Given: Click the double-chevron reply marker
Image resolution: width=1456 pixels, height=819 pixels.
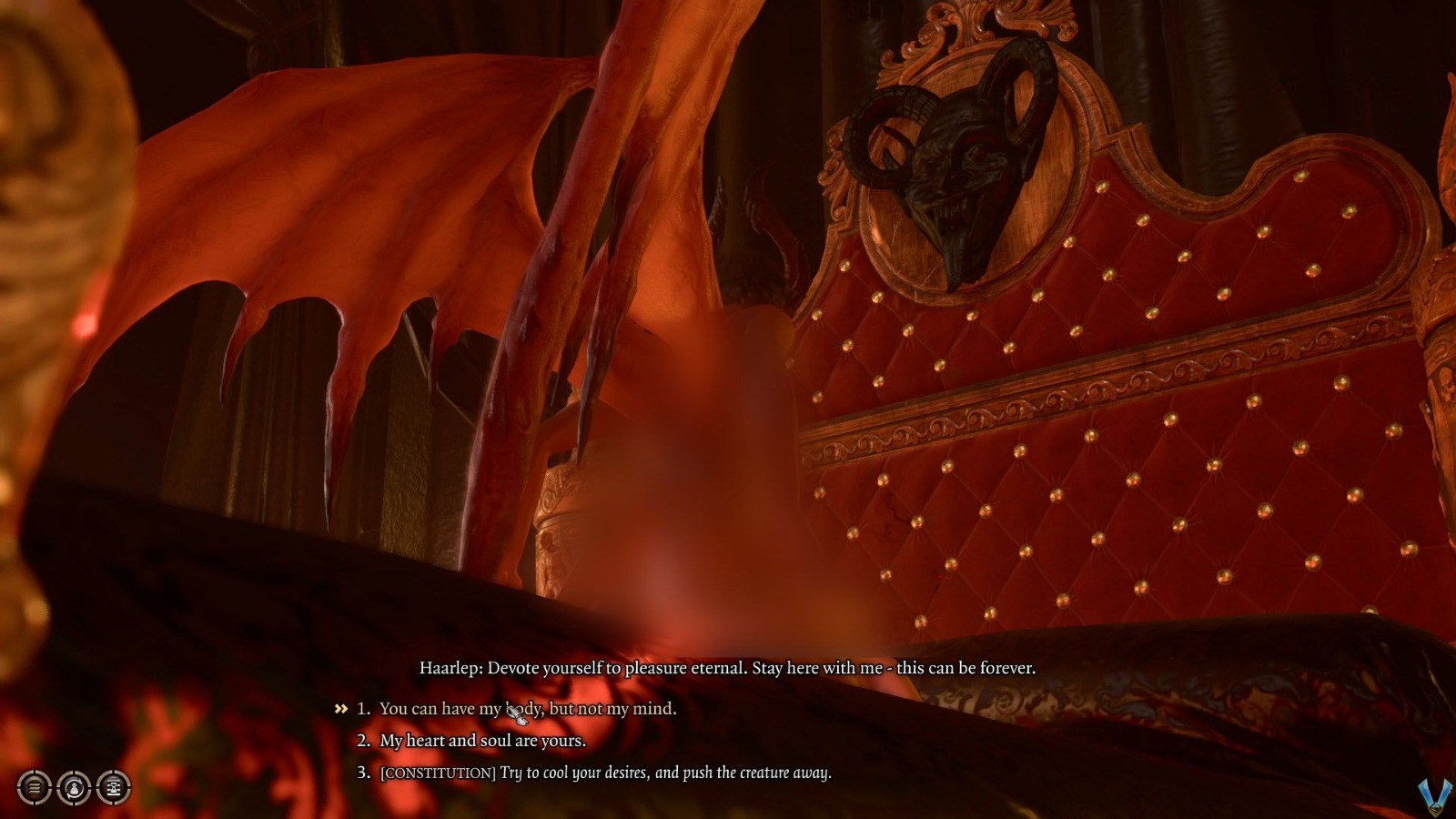Looking at the screenshot, I should pyautogui.click(x=341, y=707).
